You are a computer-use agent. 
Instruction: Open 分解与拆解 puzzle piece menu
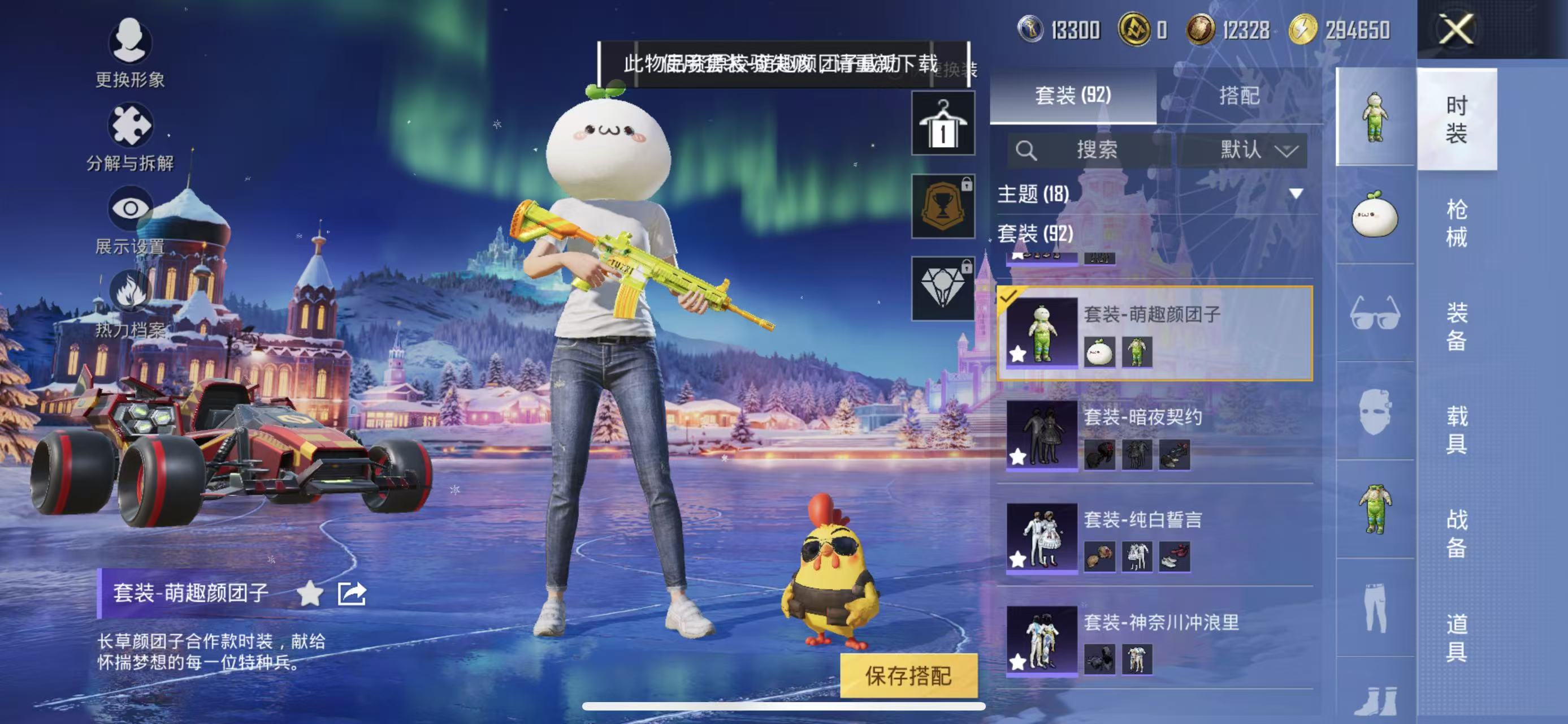[129, 136]
